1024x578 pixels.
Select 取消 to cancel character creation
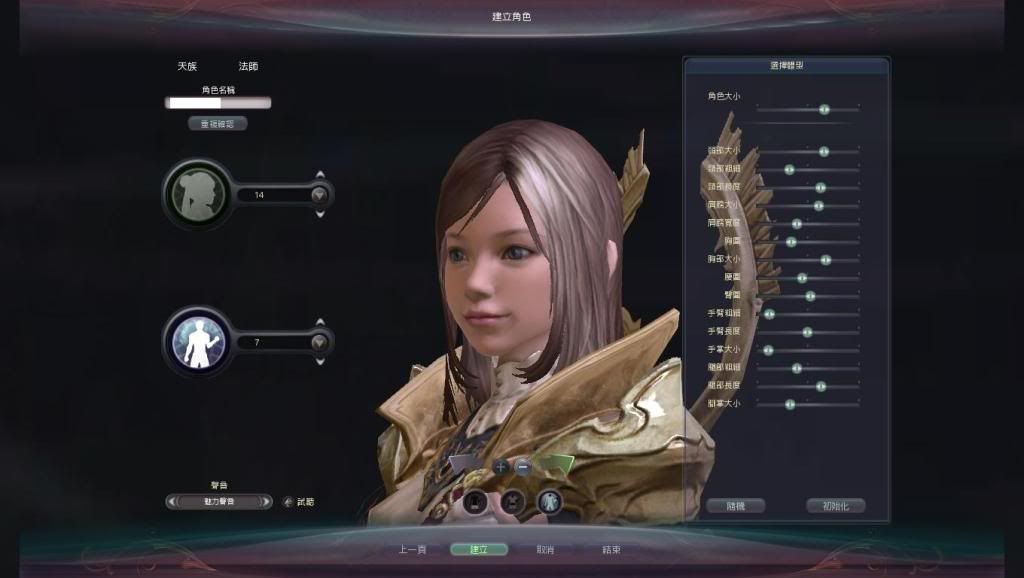(x=545, y=549)
